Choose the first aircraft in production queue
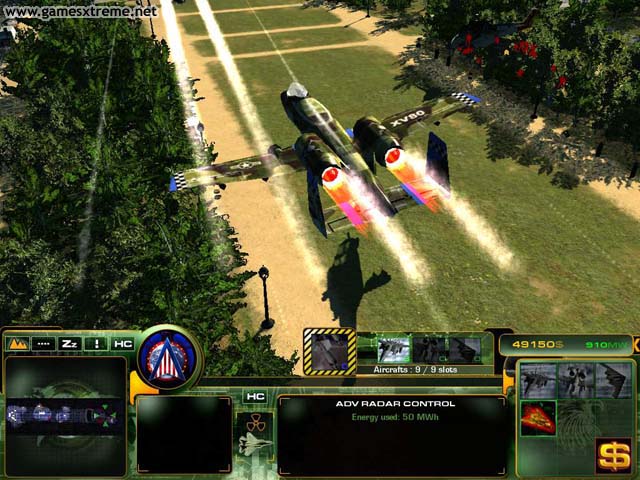640x480 pixels. pos(393,349)
